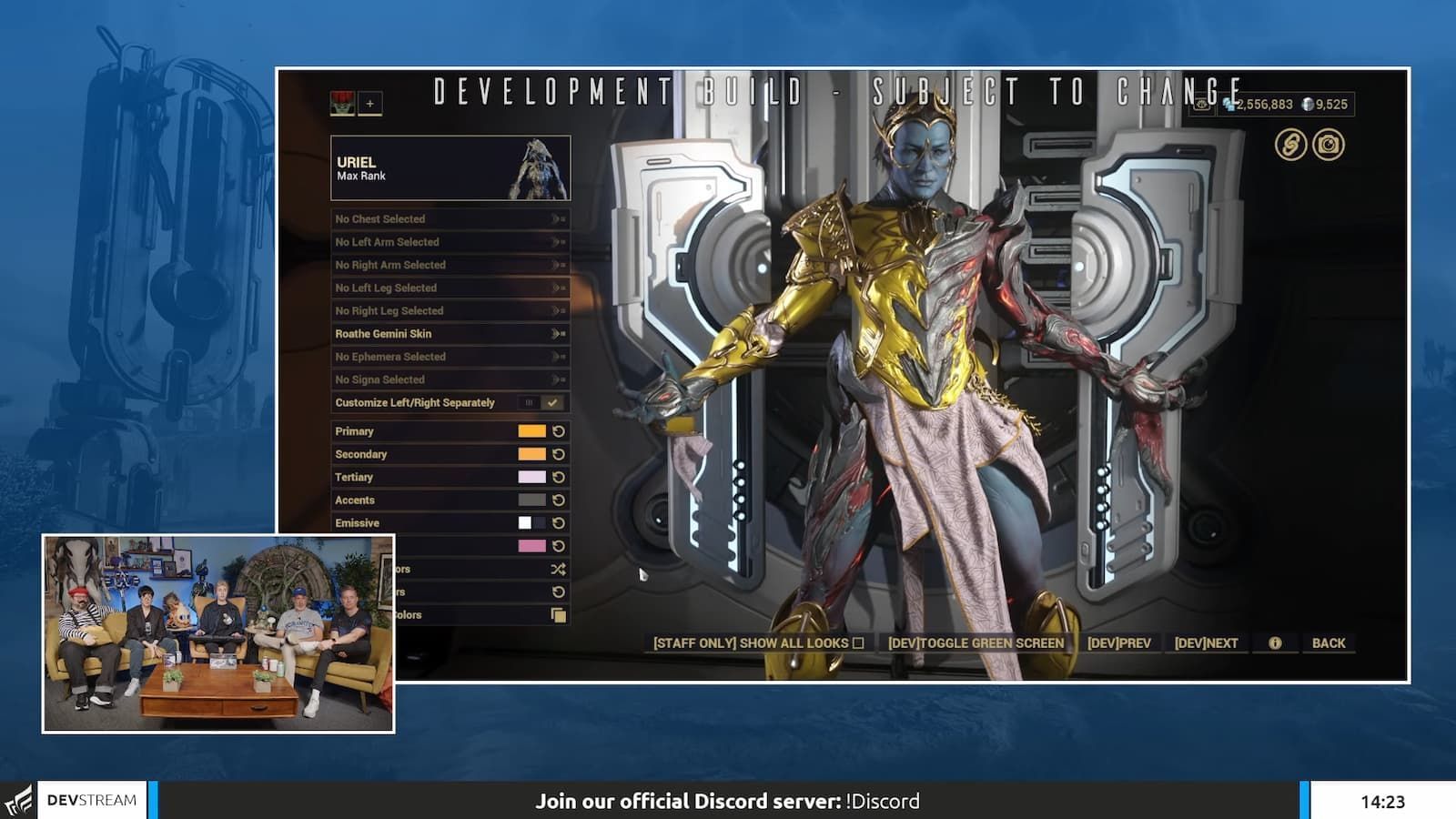1456x819 pixels.
Task: Enable the [STAFF ONLY] Show All Looks checkbox
Action: pyautogui.click(x=859, y=642)
